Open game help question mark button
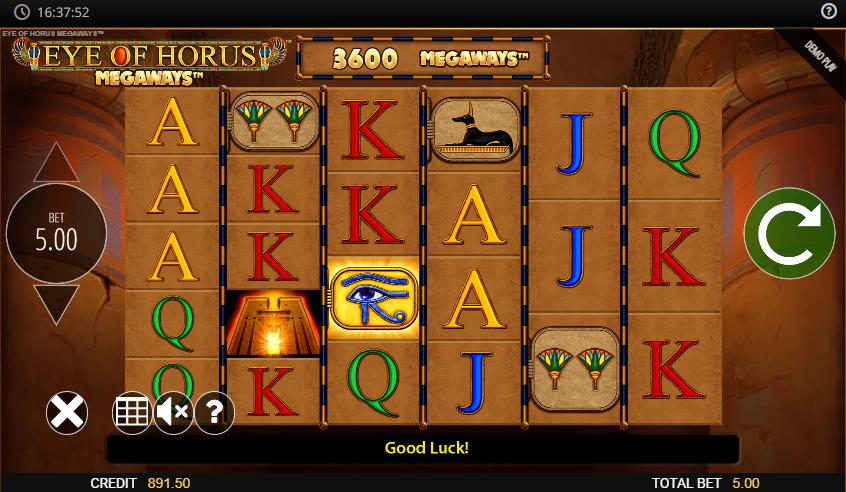Screen dimensions: 846x492 [x=214, y=412]
